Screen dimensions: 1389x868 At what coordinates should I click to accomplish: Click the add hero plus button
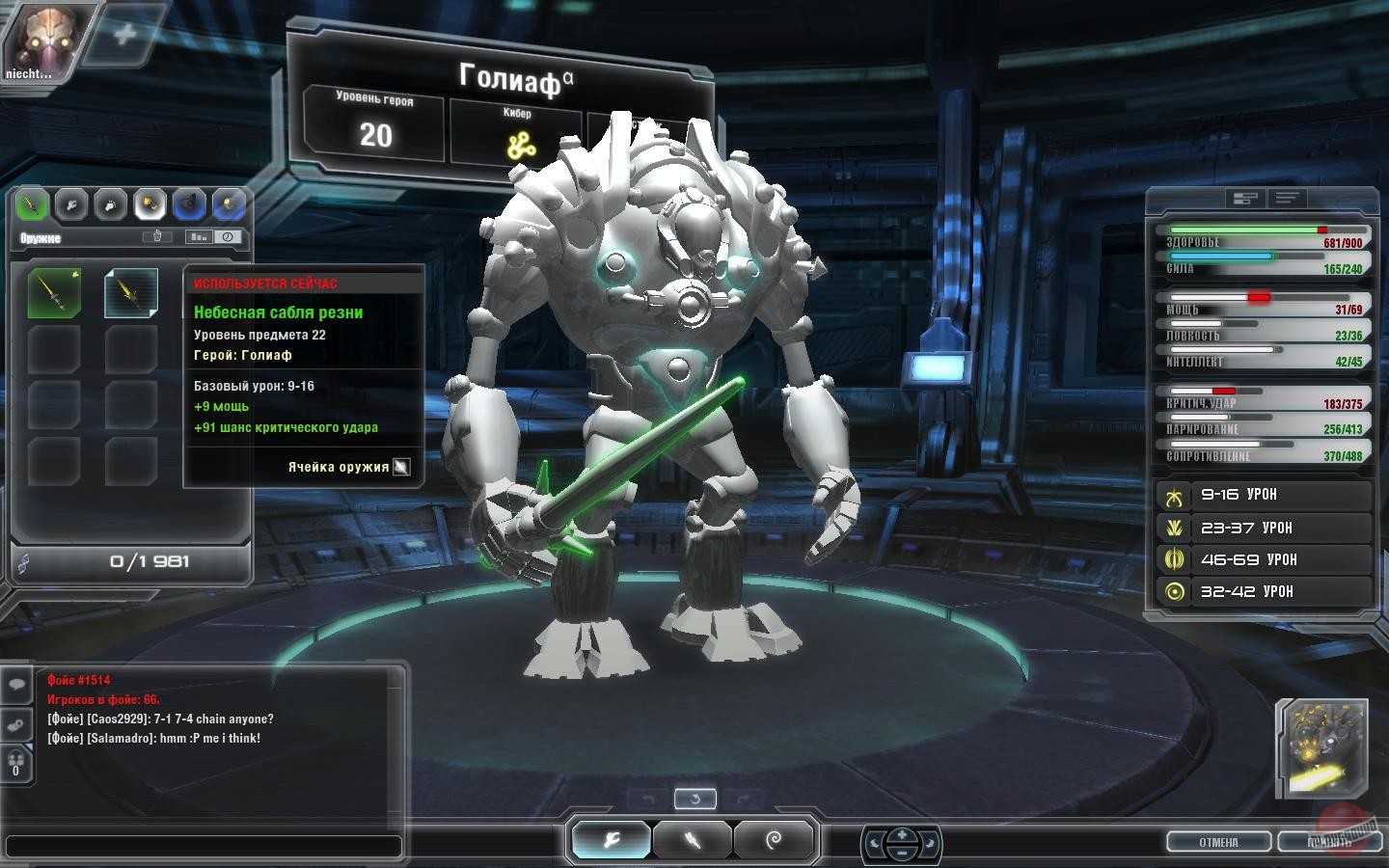[124, 36]
